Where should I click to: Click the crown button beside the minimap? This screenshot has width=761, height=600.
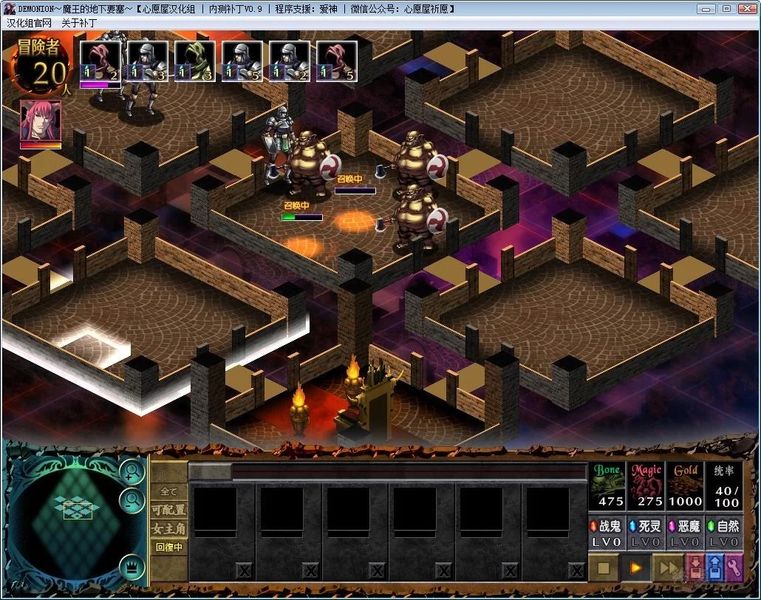[130, 567]
